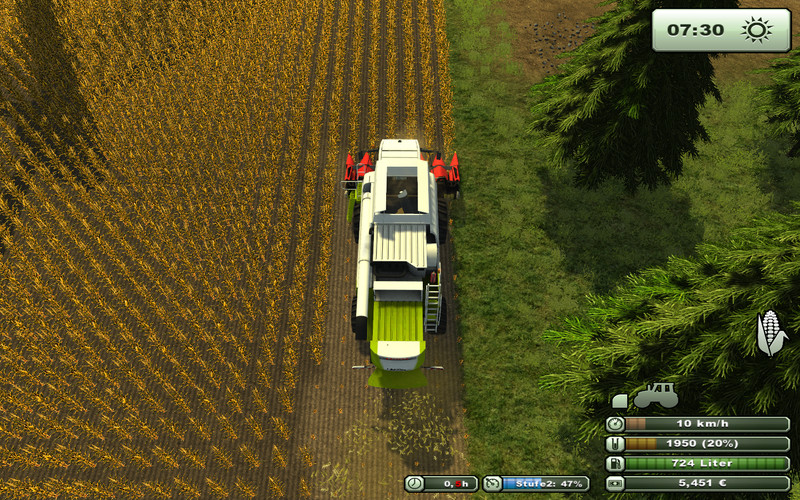Click the grain tank fill level icon
This screenshot has width=800, height=500.
coord(615,444)
